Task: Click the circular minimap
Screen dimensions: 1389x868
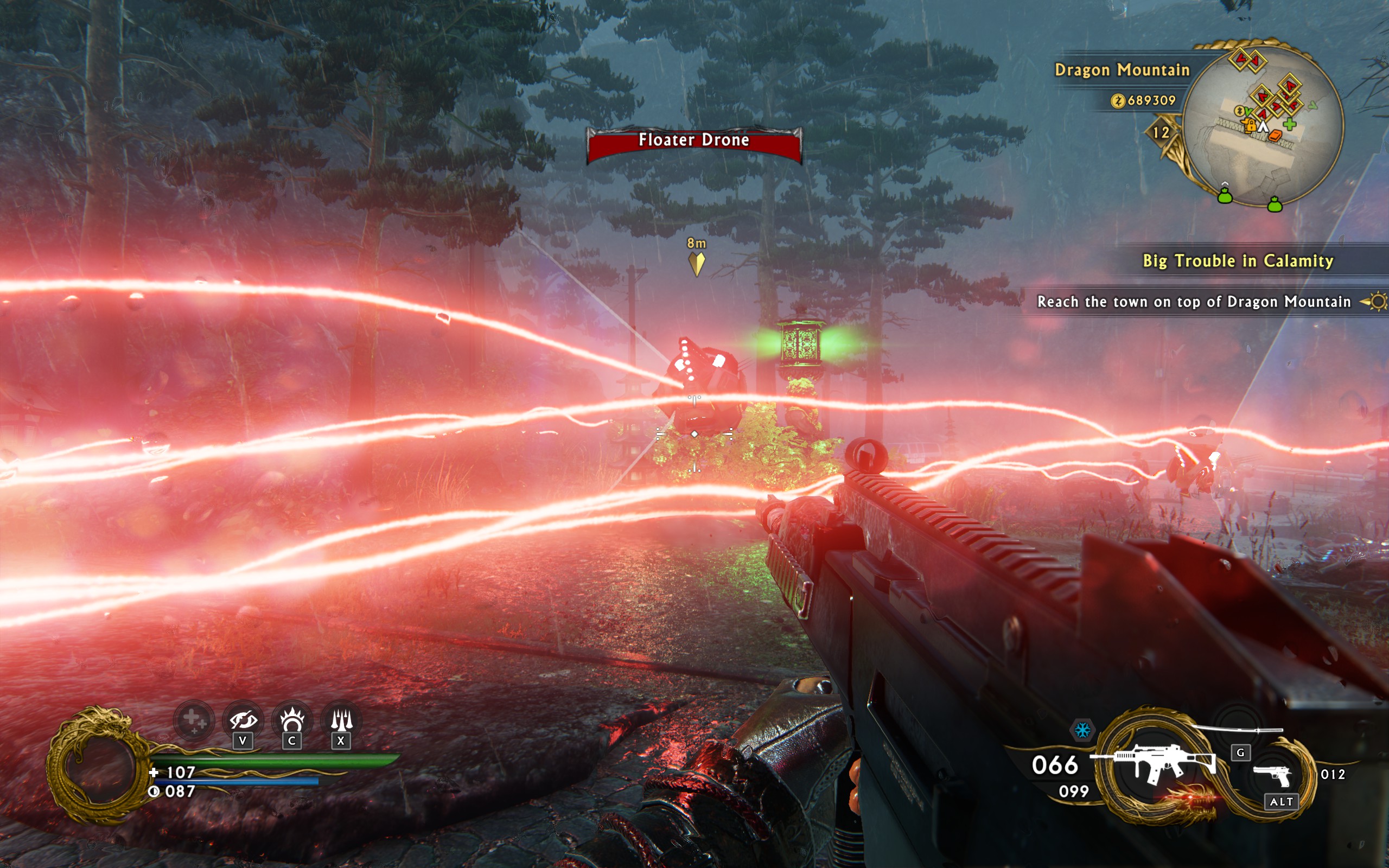Action: [x=1263, y=125]
